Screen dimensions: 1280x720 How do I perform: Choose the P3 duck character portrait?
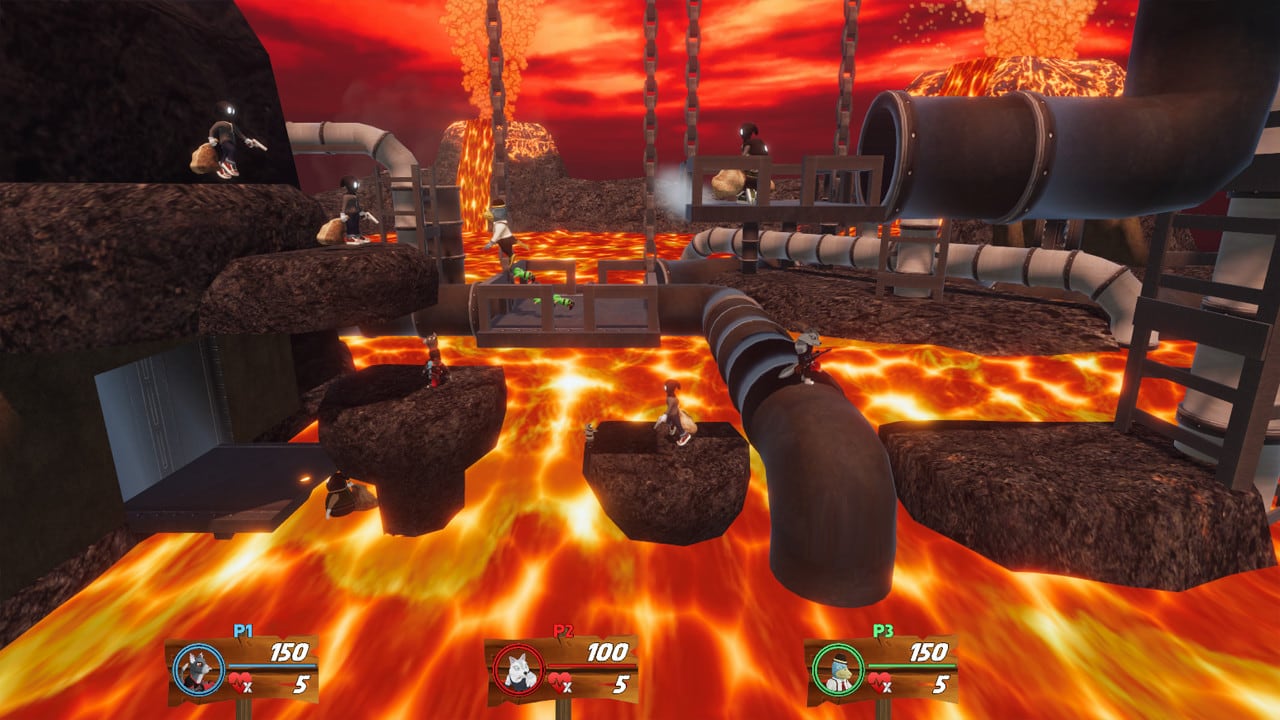click(837, 669)
